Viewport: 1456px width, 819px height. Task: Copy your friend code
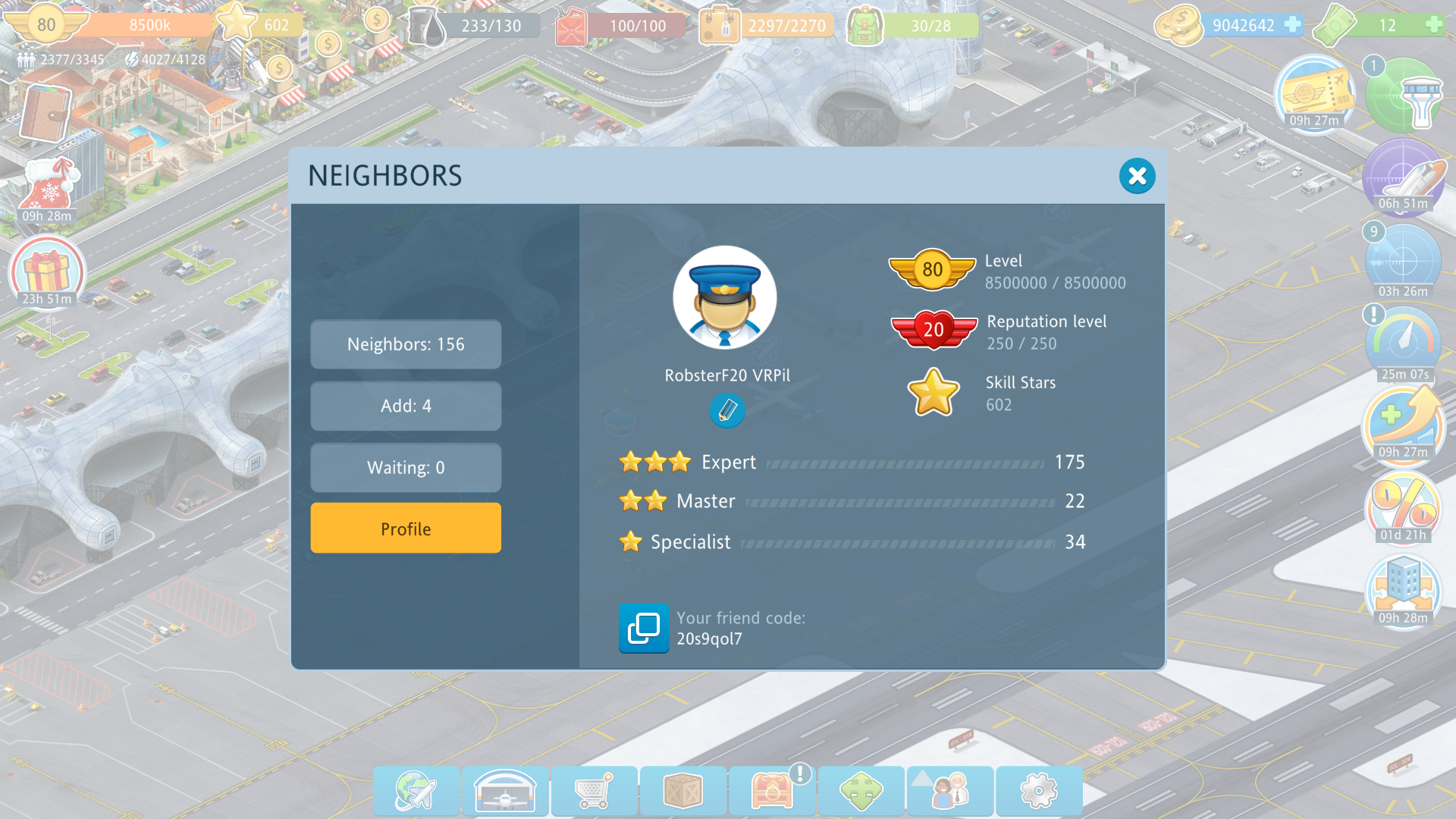click(x=644, y=628)
